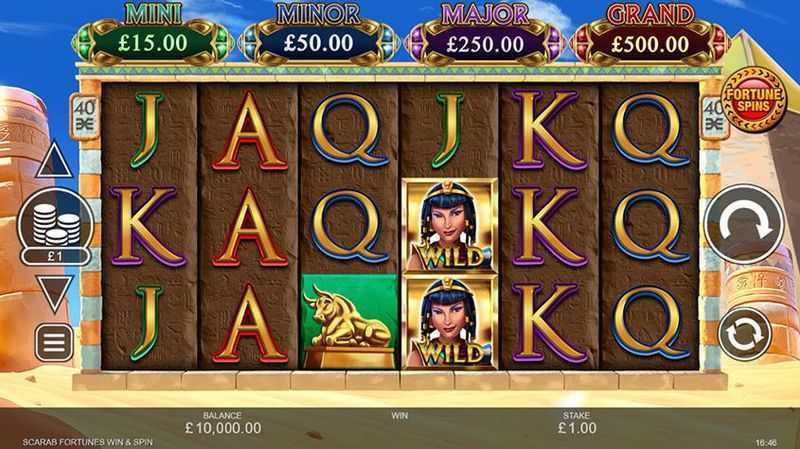800x449 pixels.
Task: Open the autoplay spin options
Action: [744, 335]
